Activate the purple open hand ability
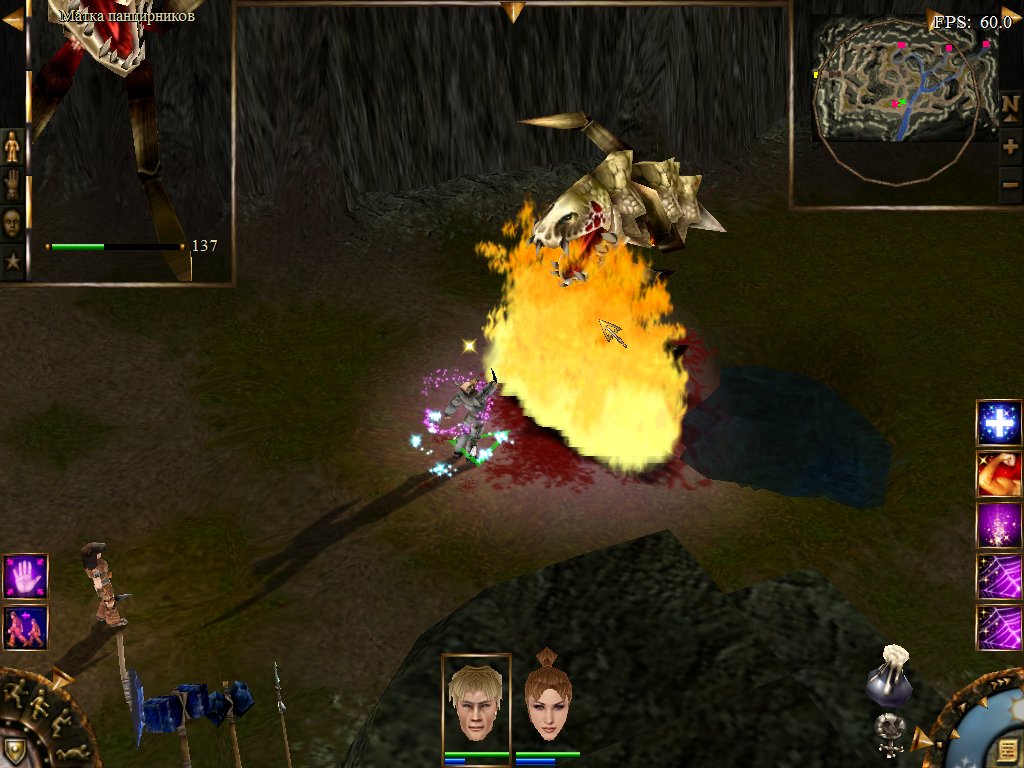Viewport: 1024px width, 768px height. click(25, 576)
